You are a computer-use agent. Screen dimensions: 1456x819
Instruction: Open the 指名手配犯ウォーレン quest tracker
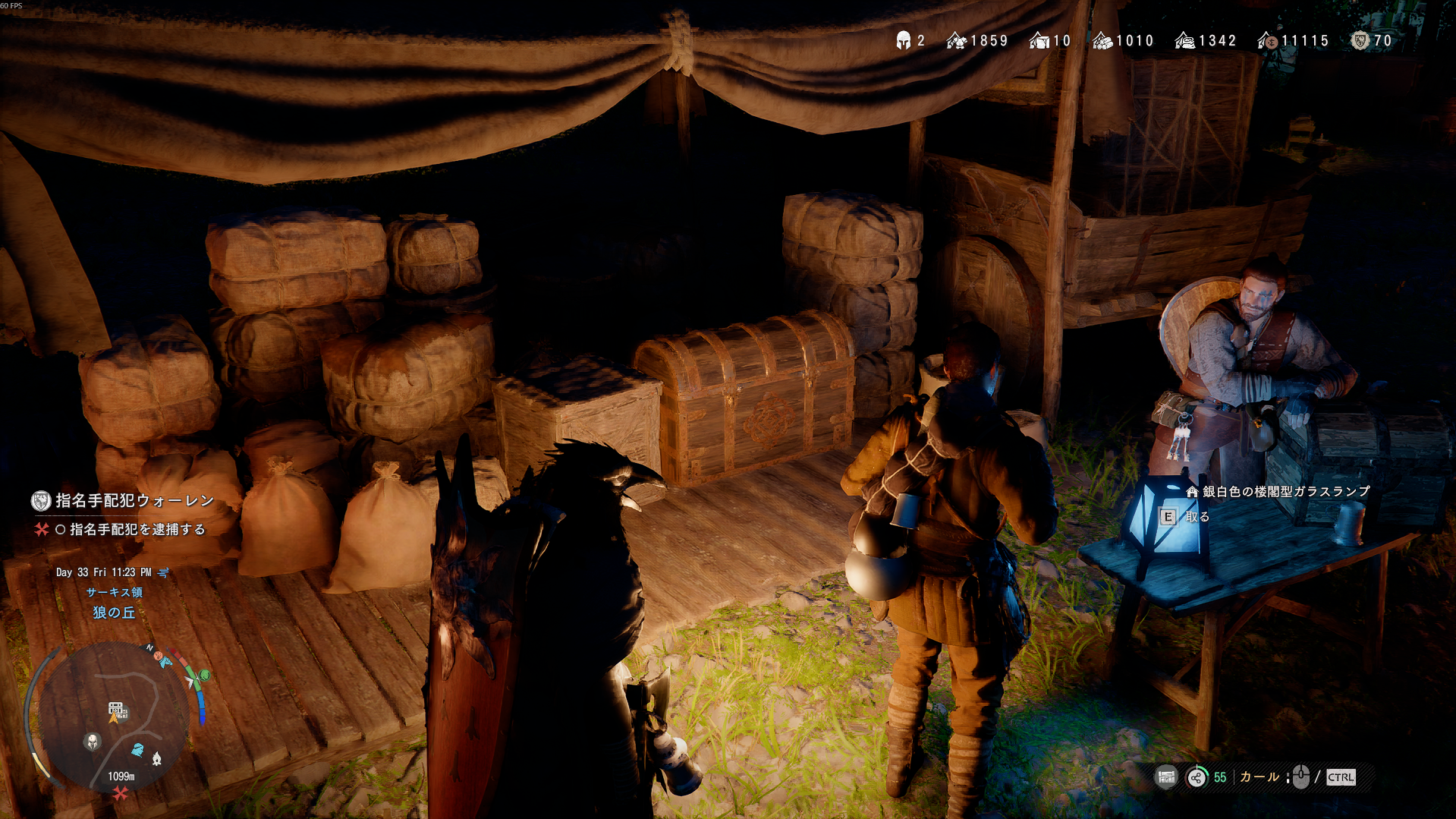[134, 501]
